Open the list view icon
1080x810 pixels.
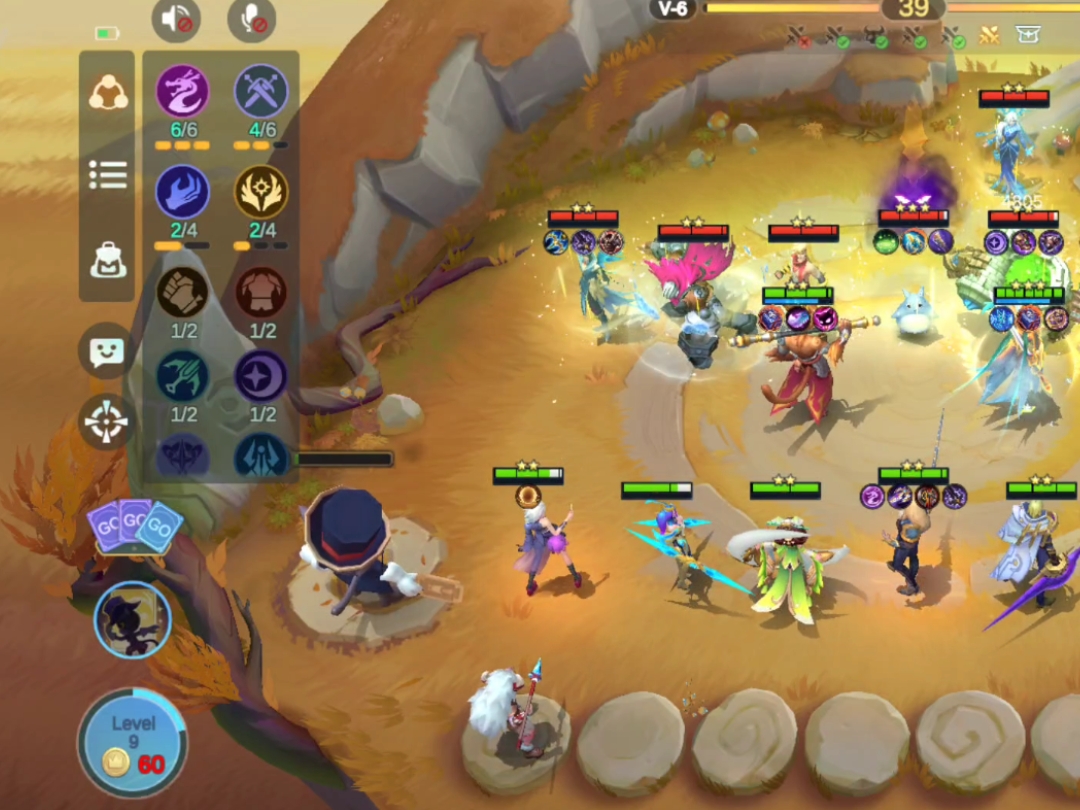(107, 175)
